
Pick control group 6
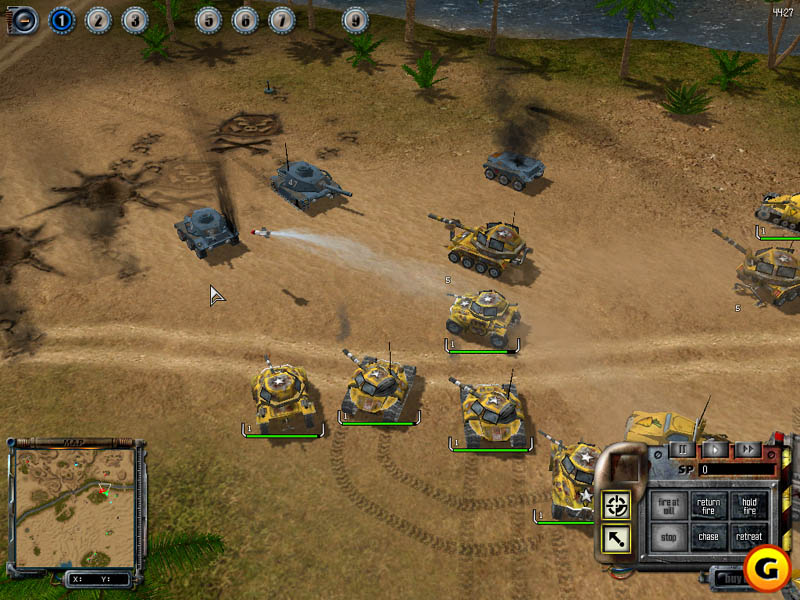tap(245, 18)
